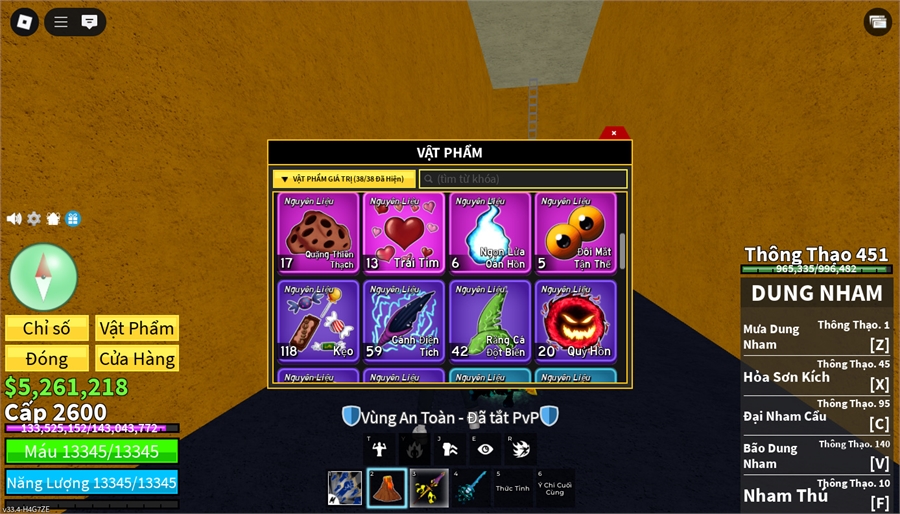
Task: Toggle the sound speaker icon
Action: 14,218
